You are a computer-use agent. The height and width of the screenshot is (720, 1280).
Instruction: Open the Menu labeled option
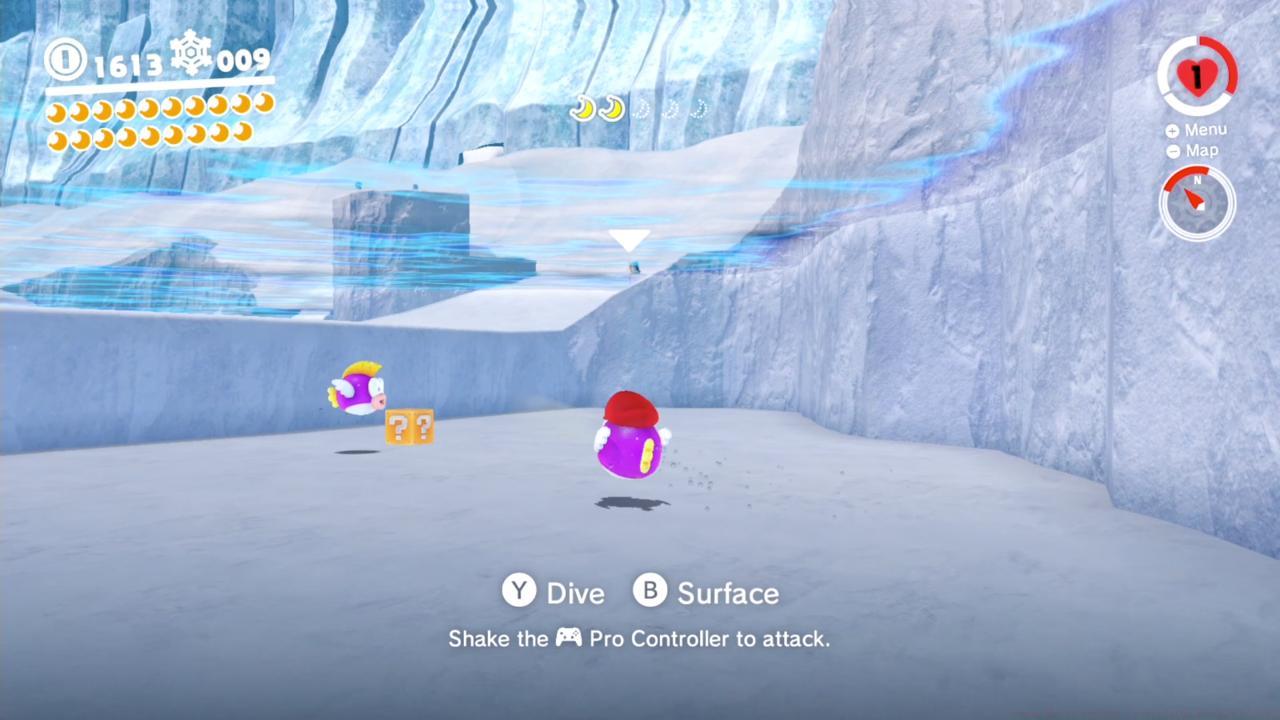(x=1205, y=129)
